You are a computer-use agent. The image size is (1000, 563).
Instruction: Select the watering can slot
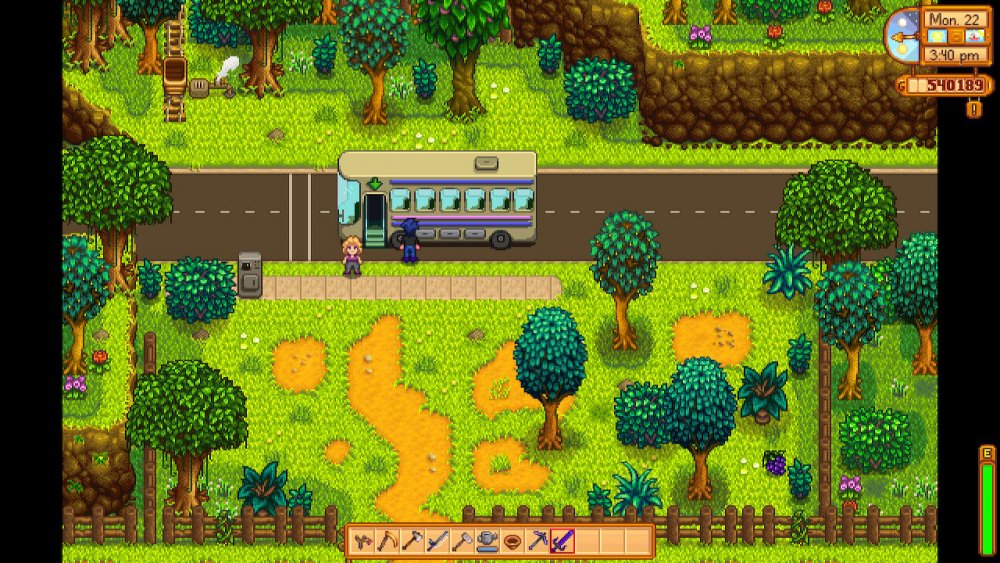486,541
